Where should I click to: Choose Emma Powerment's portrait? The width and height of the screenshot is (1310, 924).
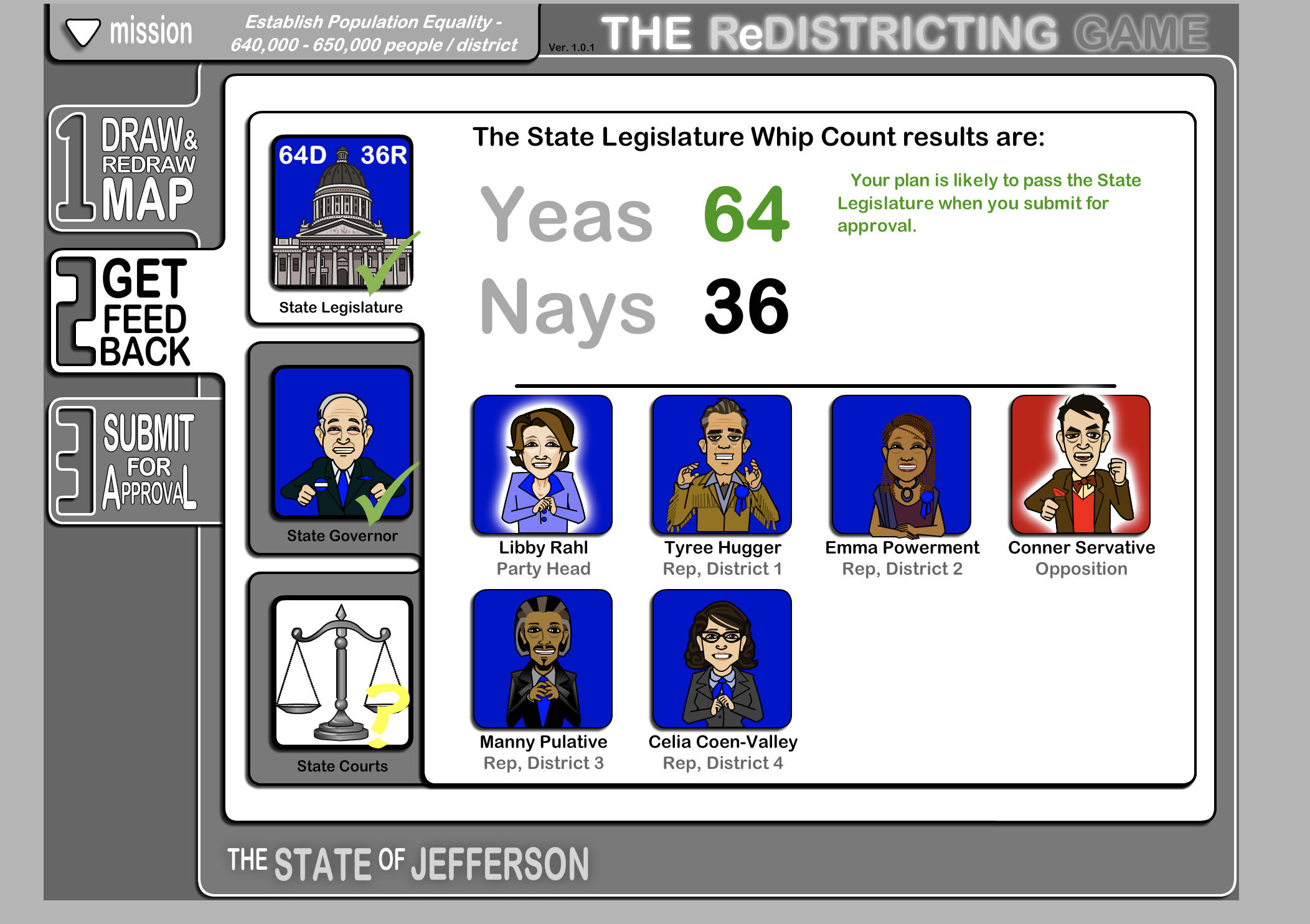point(901,464)
